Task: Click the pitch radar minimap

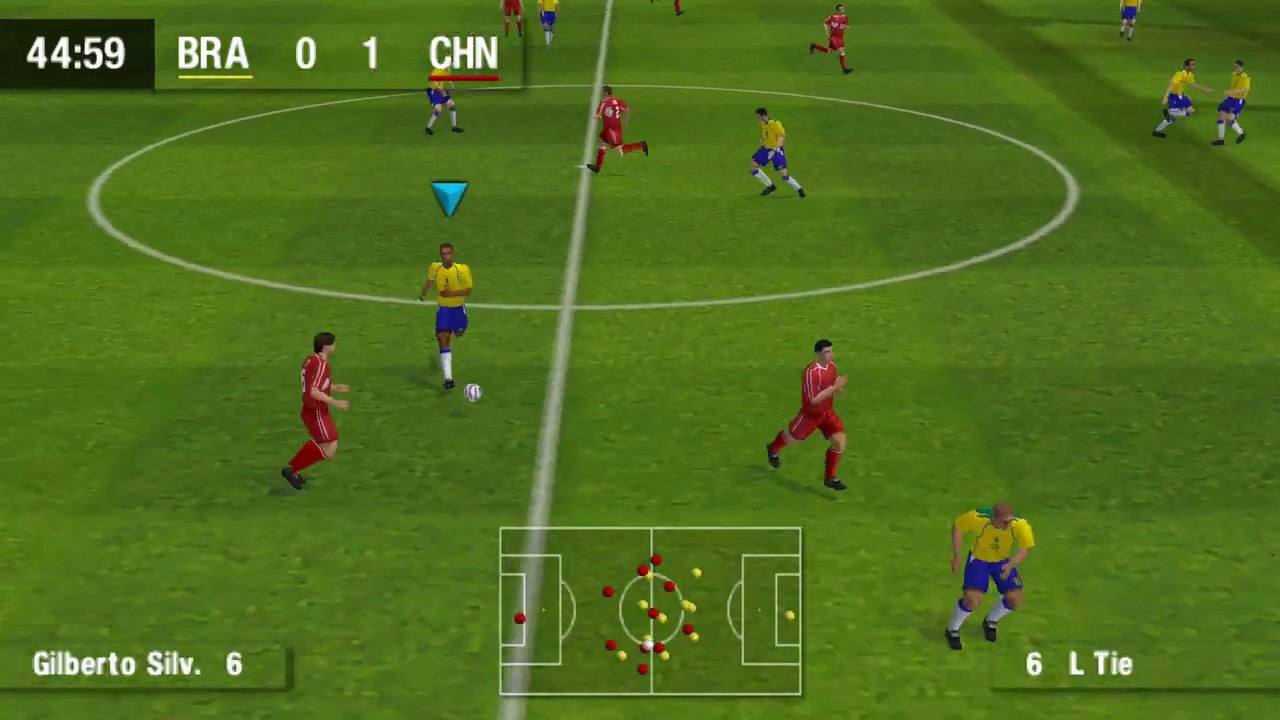Action: 650,610
